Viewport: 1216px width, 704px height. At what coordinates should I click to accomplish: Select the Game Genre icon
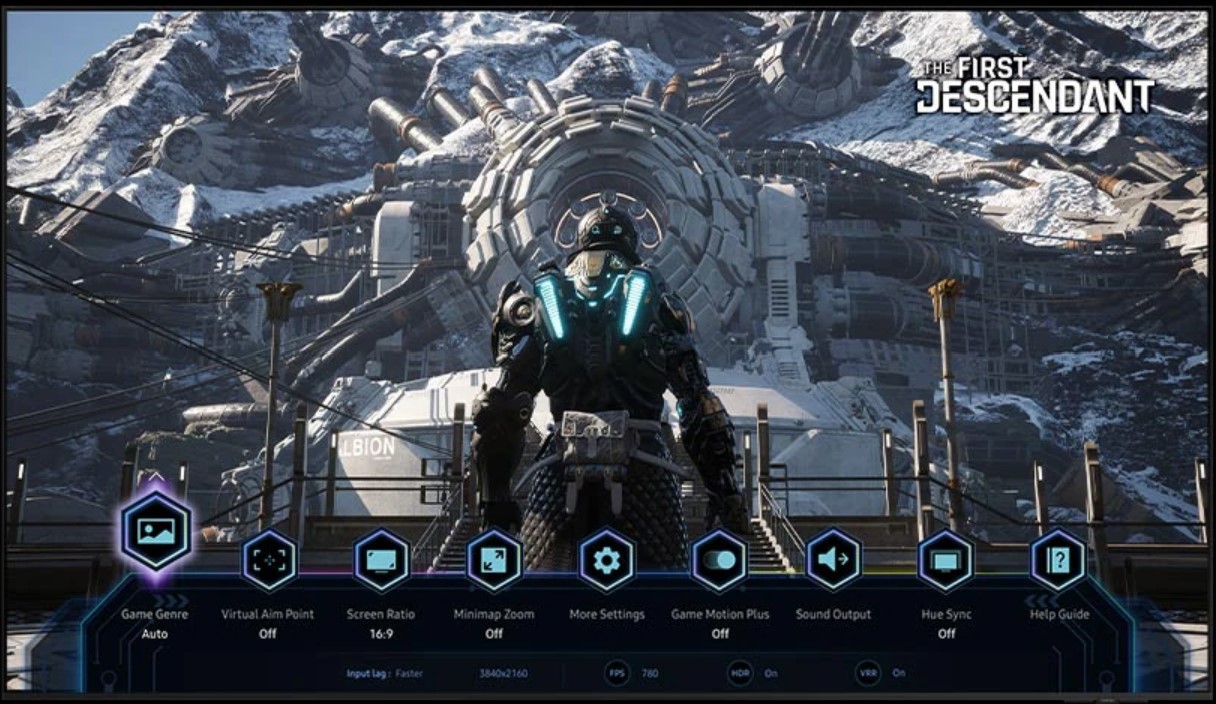pyautogui.click(x=156, y=531)
